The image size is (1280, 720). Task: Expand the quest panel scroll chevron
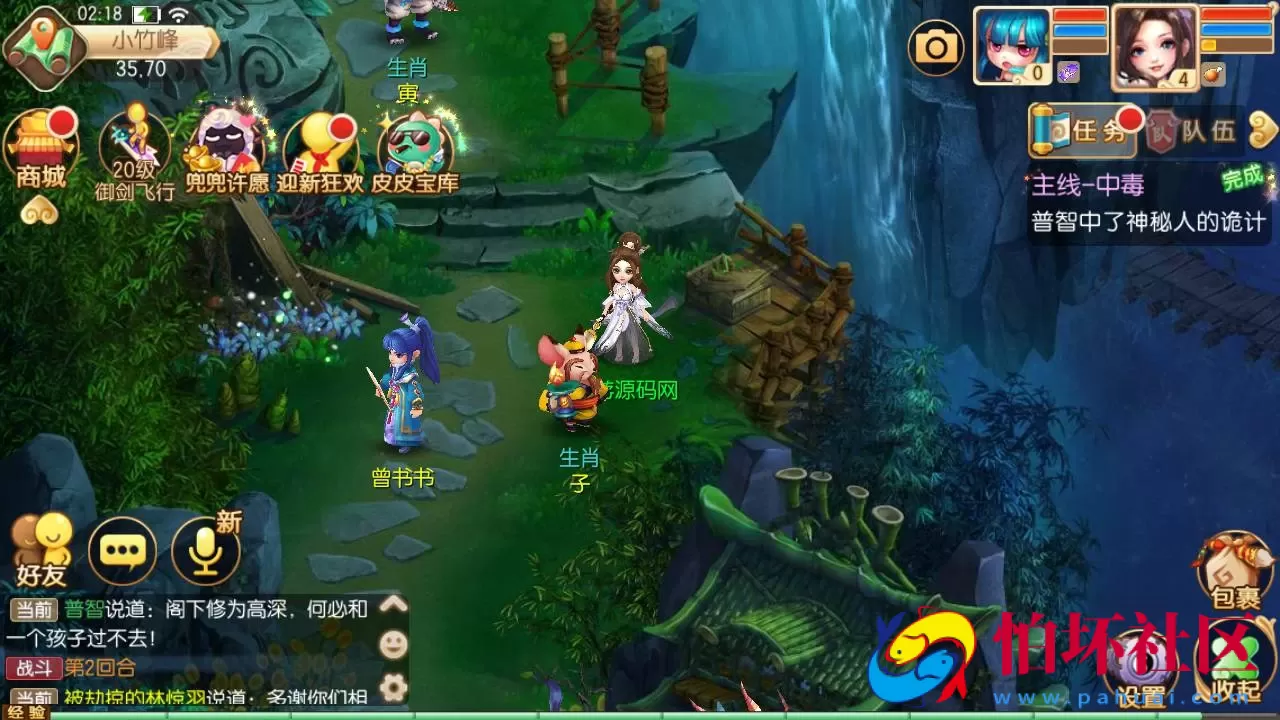click(1262, 129)
